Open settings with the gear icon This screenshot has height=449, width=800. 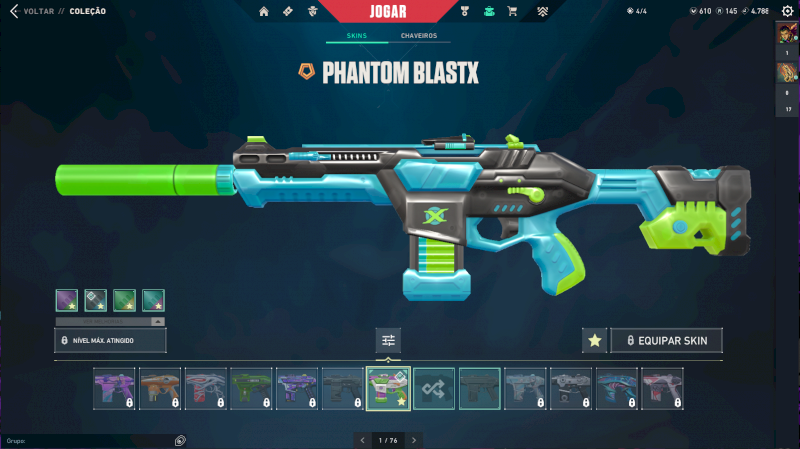(x=786, y=11)
